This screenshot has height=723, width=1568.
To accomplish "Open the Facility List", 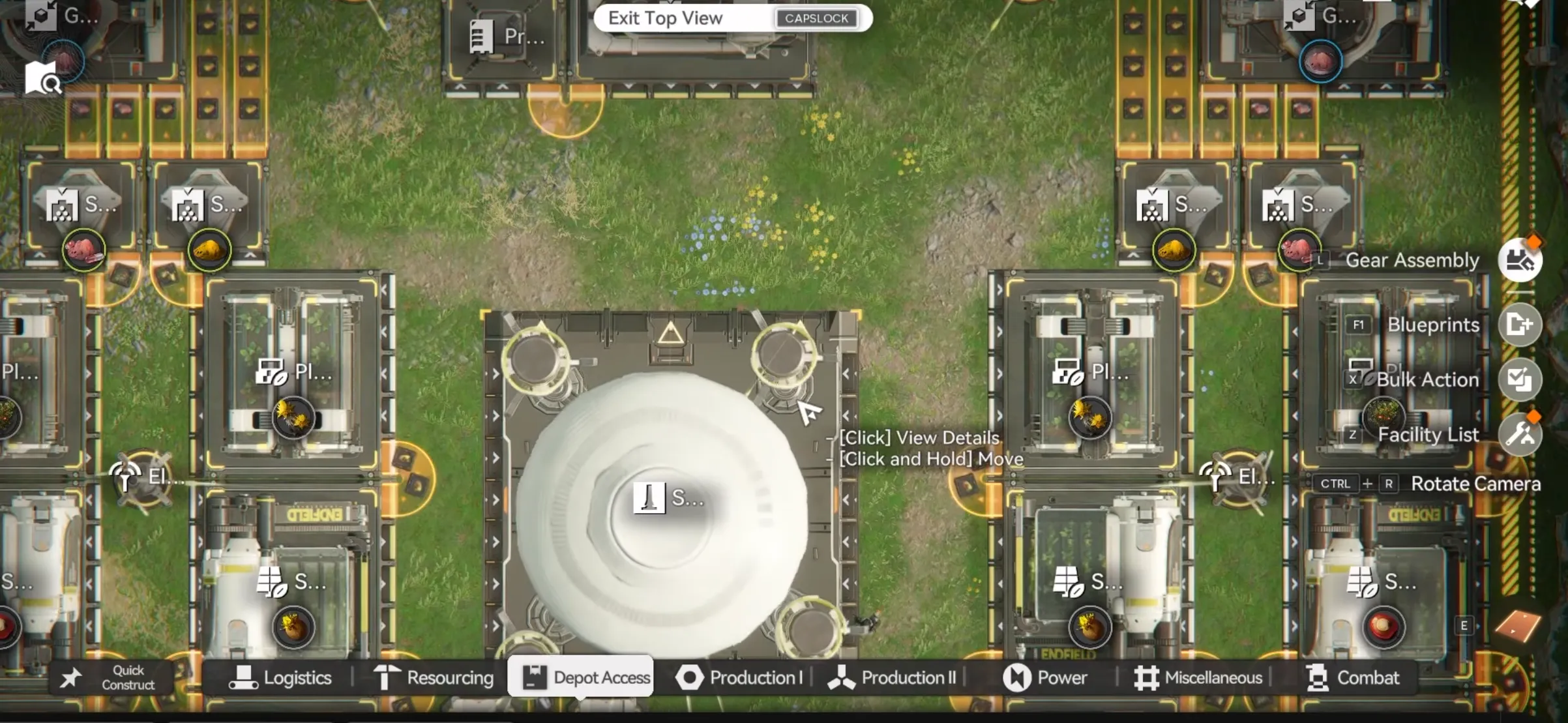I will (x=1520, y=434).
